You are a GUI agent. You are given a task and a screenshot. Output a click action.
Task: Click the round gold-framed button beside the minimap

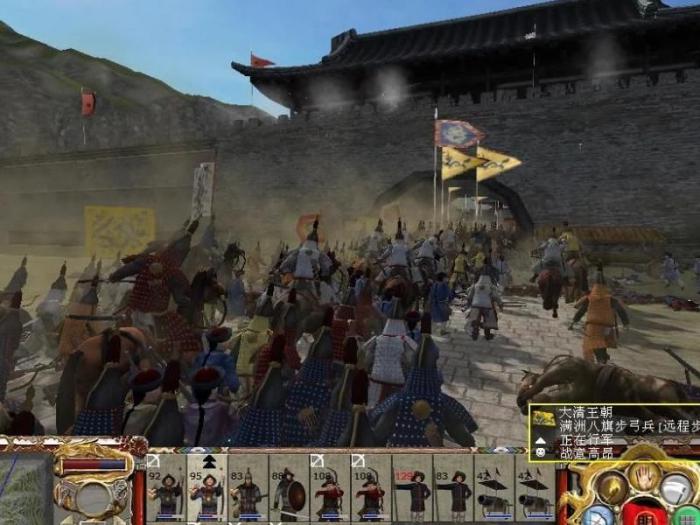click(x=92, y=497)
